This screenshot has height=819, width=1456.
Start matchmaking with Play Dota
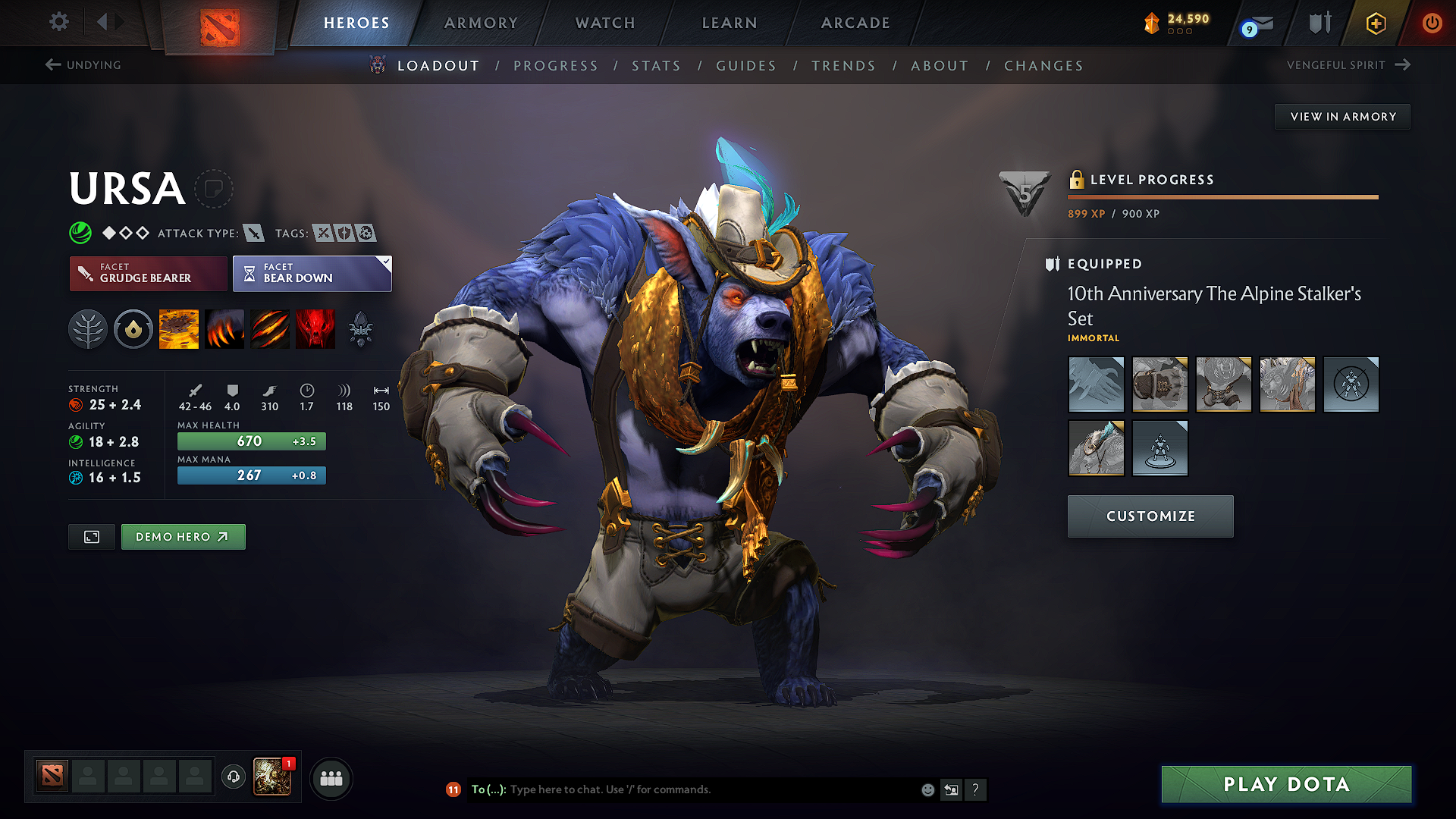[x=1286, y=784]
